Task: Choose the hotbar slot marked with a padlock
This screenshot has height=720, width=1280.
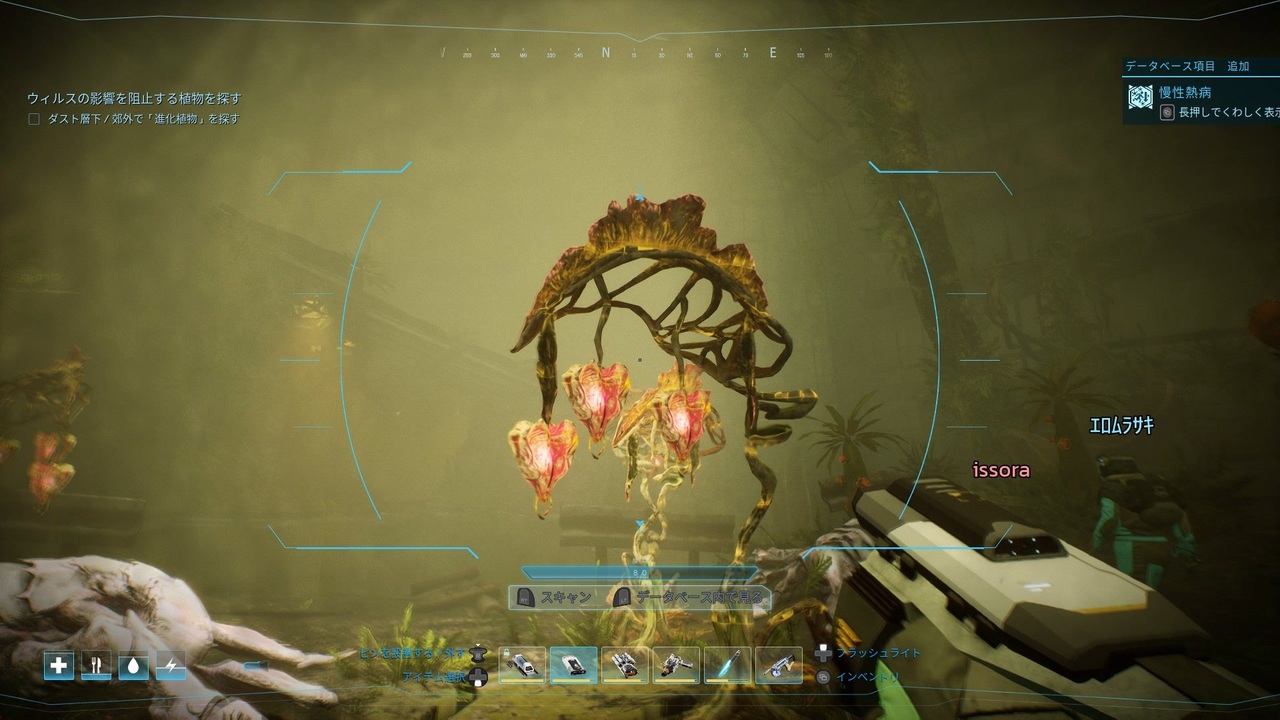Action: point(522,665)
